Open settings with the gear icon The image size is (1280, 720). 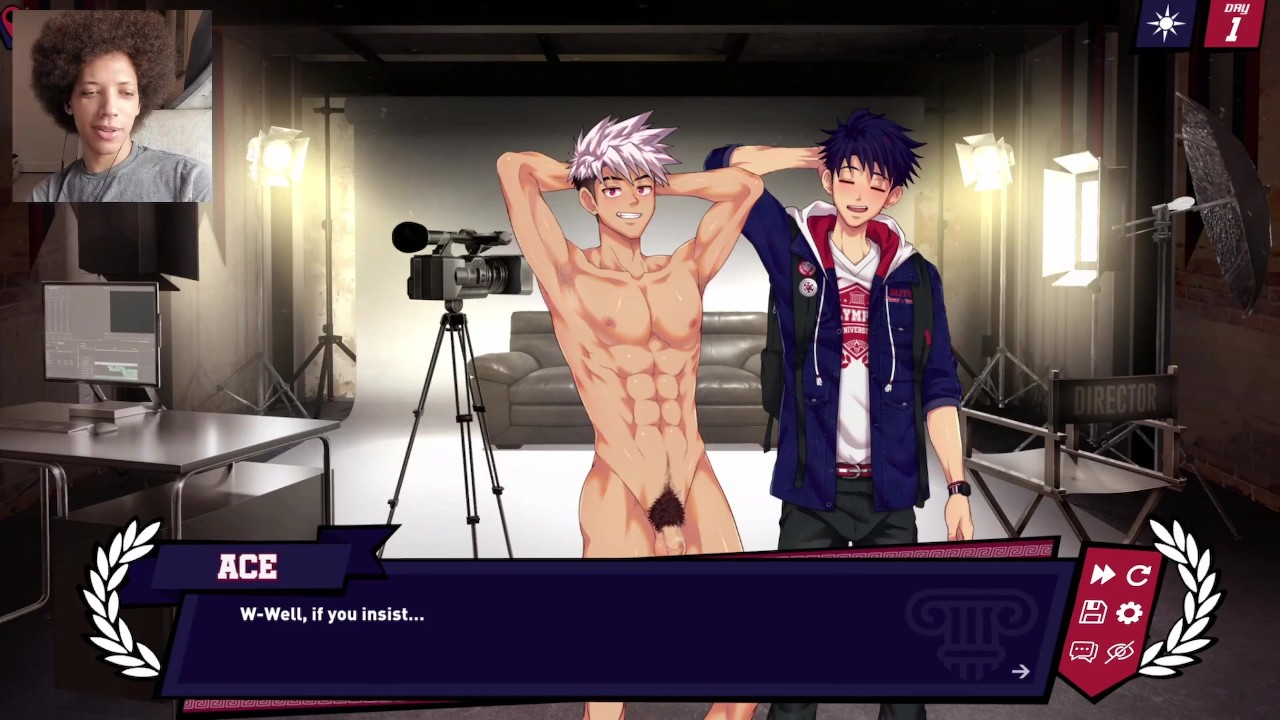[1129, 613]
